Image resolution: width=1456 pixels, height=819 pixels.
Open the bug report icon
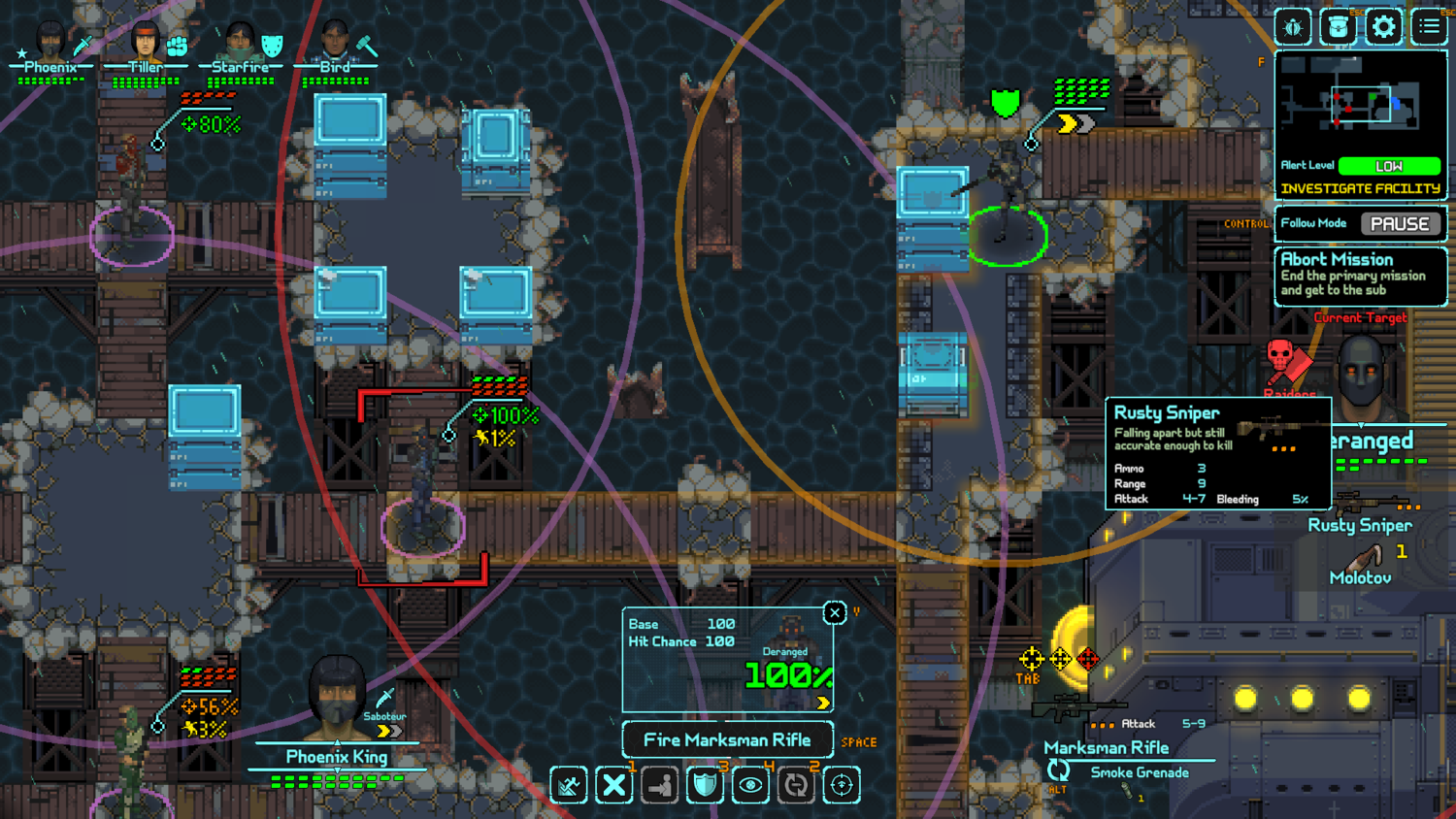click(x=1293, y=27)
